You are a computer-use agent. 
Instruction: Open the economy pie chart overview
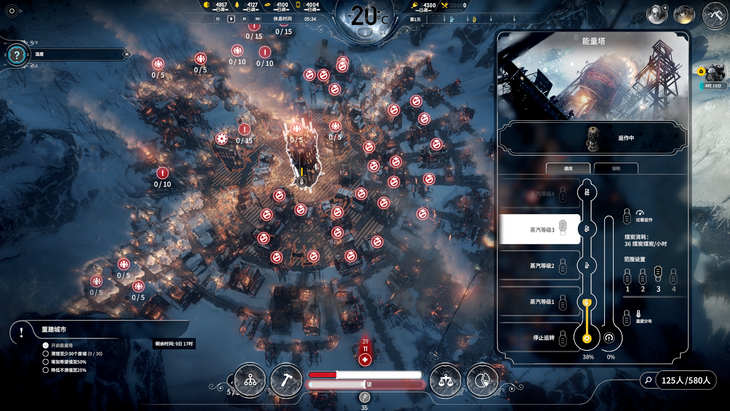(x=482, y=380)
